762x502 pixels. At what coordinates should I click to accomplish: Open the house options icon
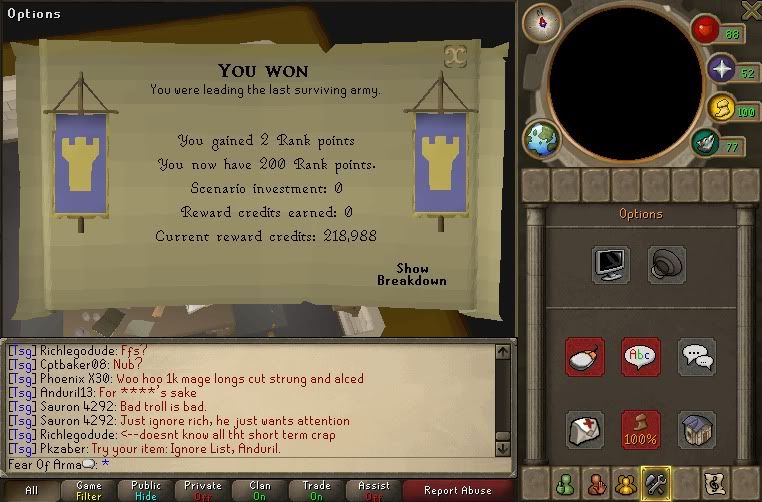tap(697, 429)
